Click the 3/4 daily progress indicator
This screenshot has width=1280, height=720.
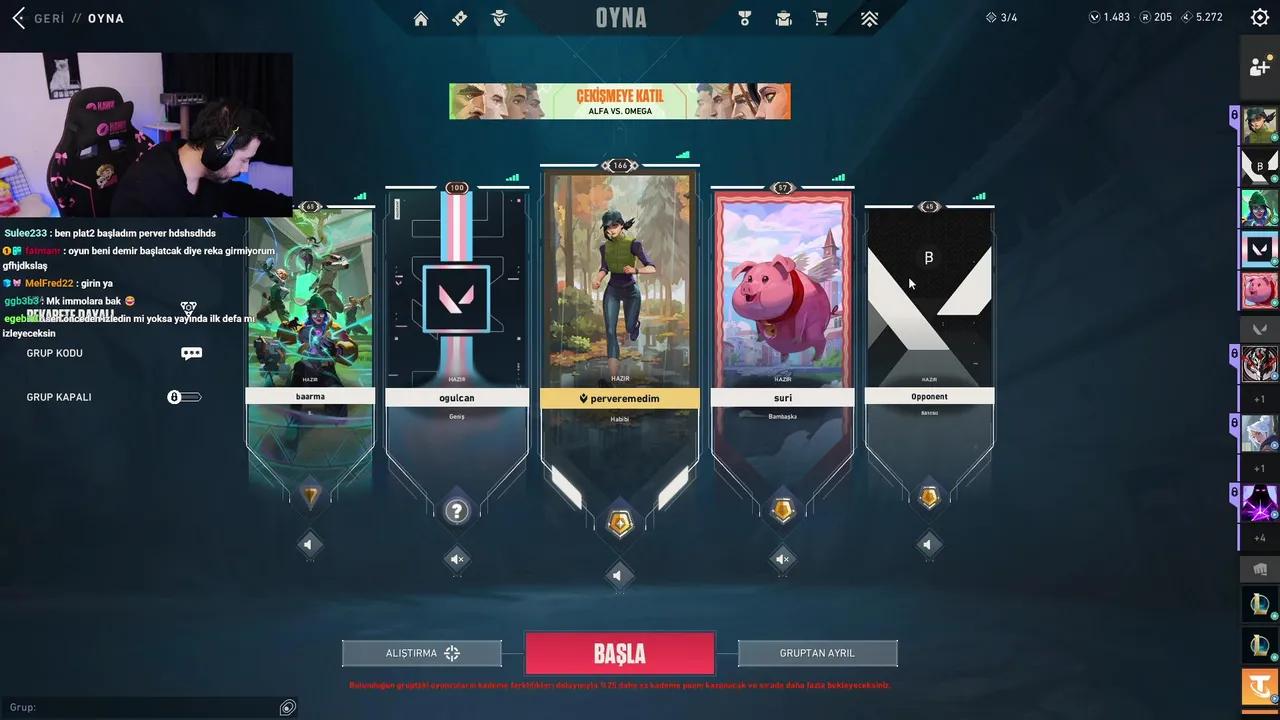999,16
